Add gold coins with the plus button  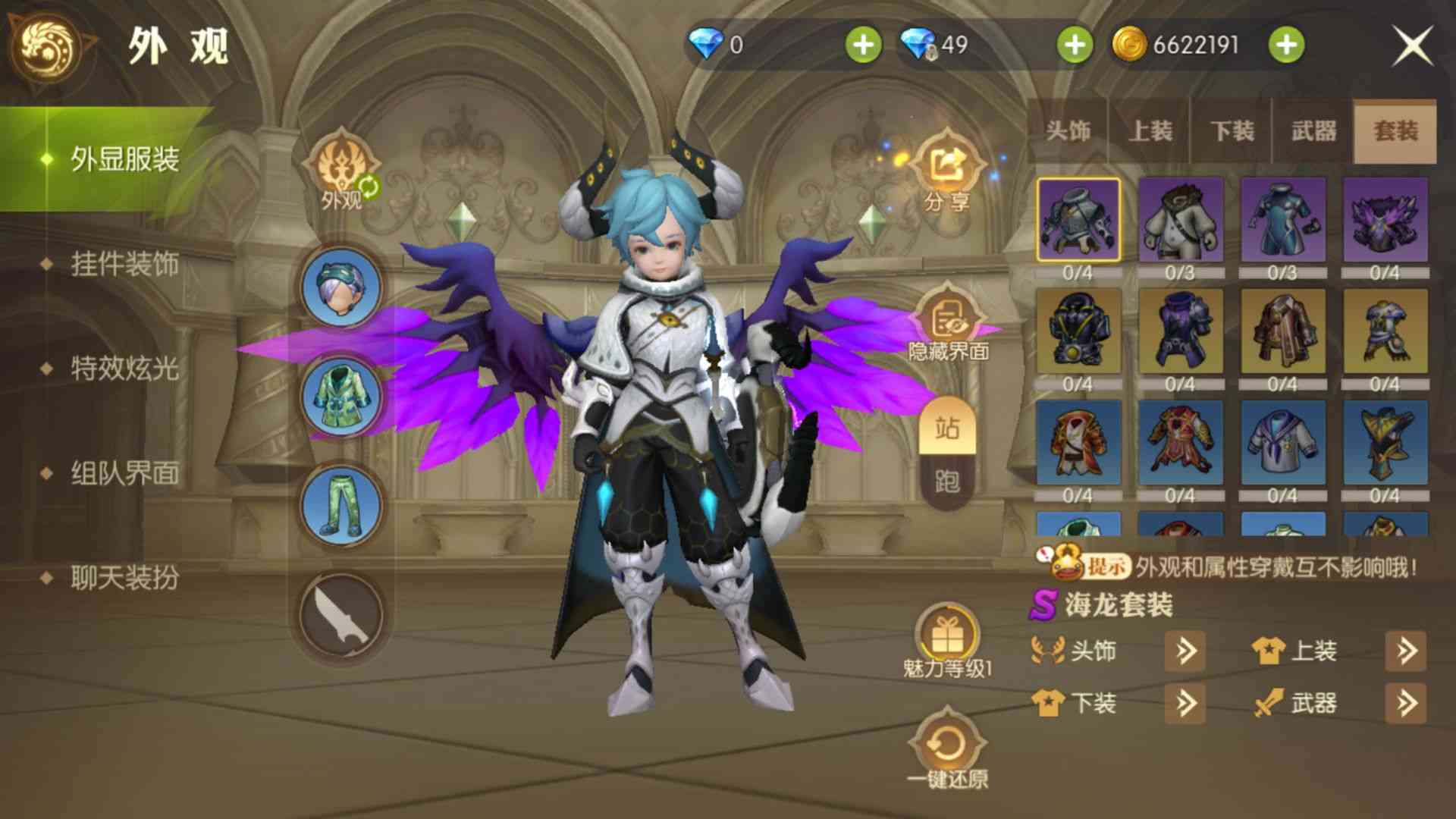[x=1286, y=45]
